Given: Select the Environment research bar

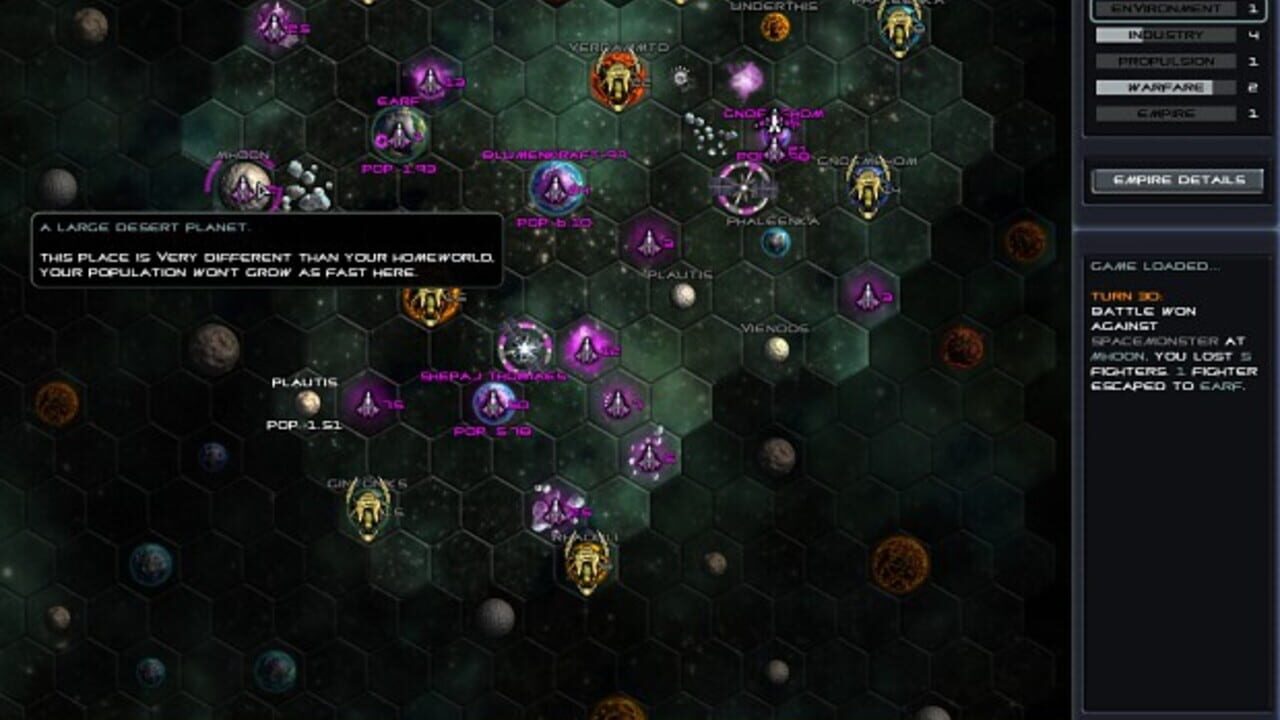Looking at the screenshot, I should click(x=1165, y=10).
